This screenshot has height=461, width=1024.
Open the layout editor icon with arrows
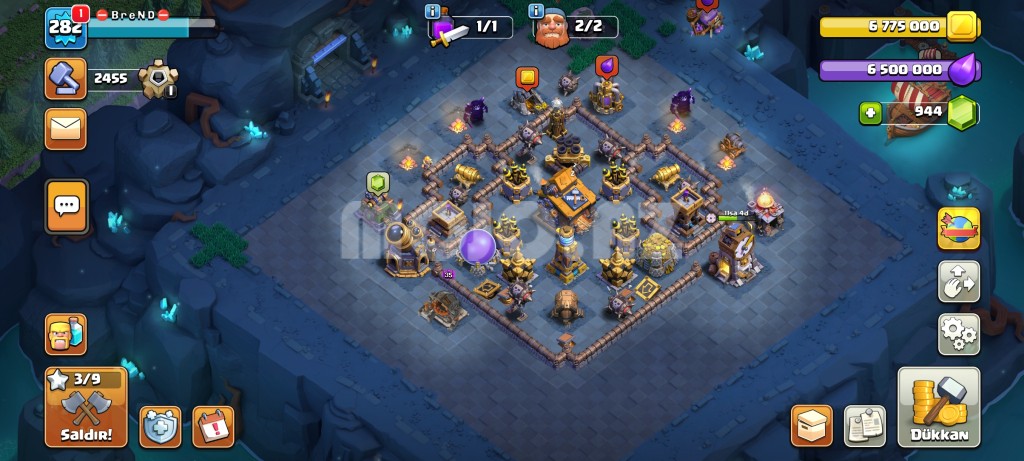pyautogui.click(x=958, y=281)
